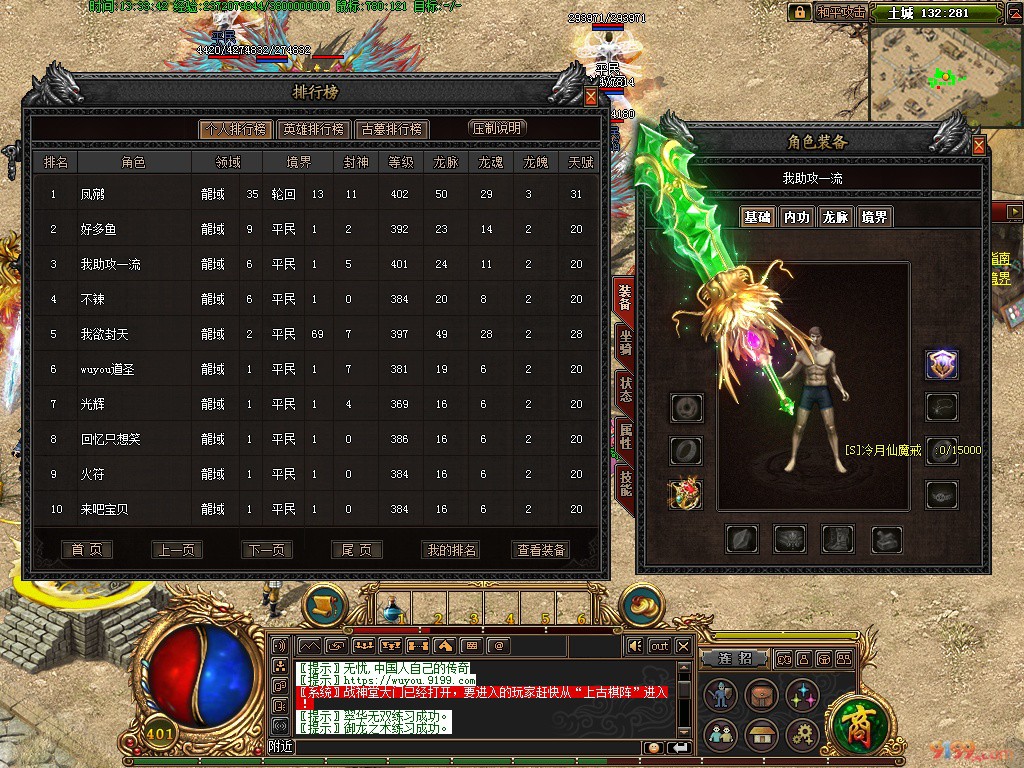Show 我的排名 in the leaderboard
Viewport: 1024px width, 768px height.
(452, 550)
